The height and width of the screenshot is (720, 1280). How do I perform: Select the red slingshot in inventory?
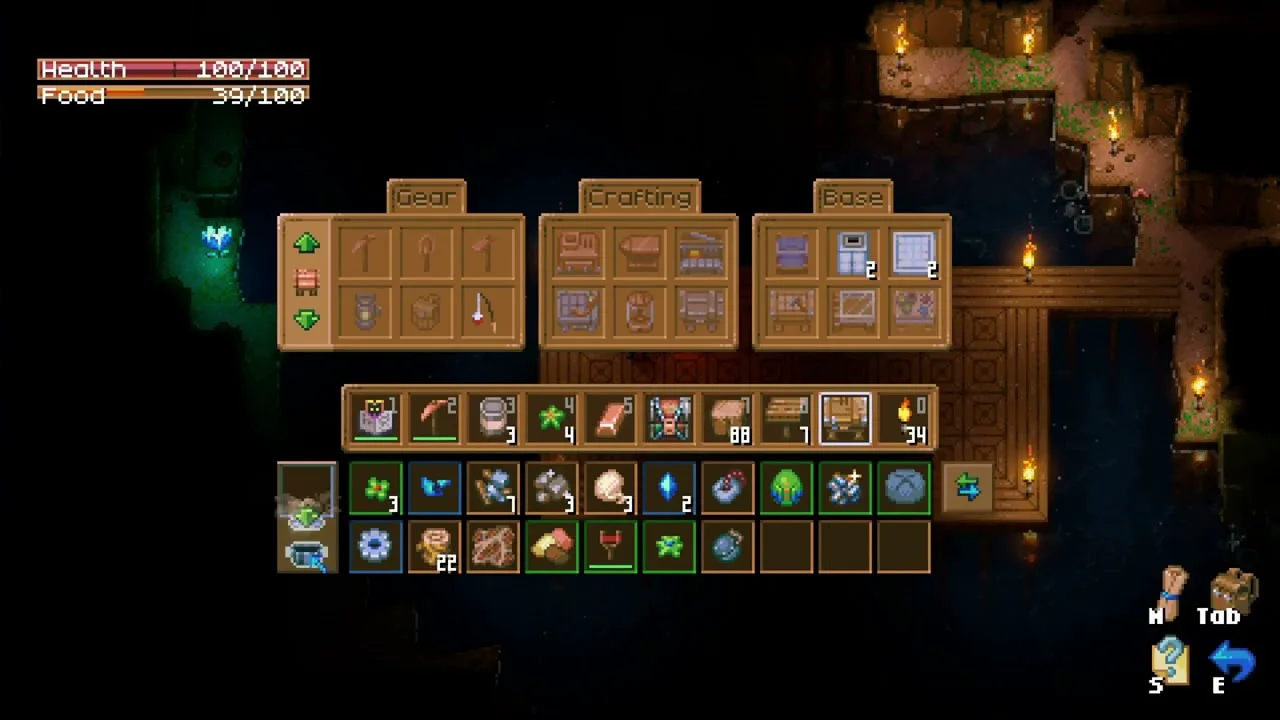click(x=610, y=547)
